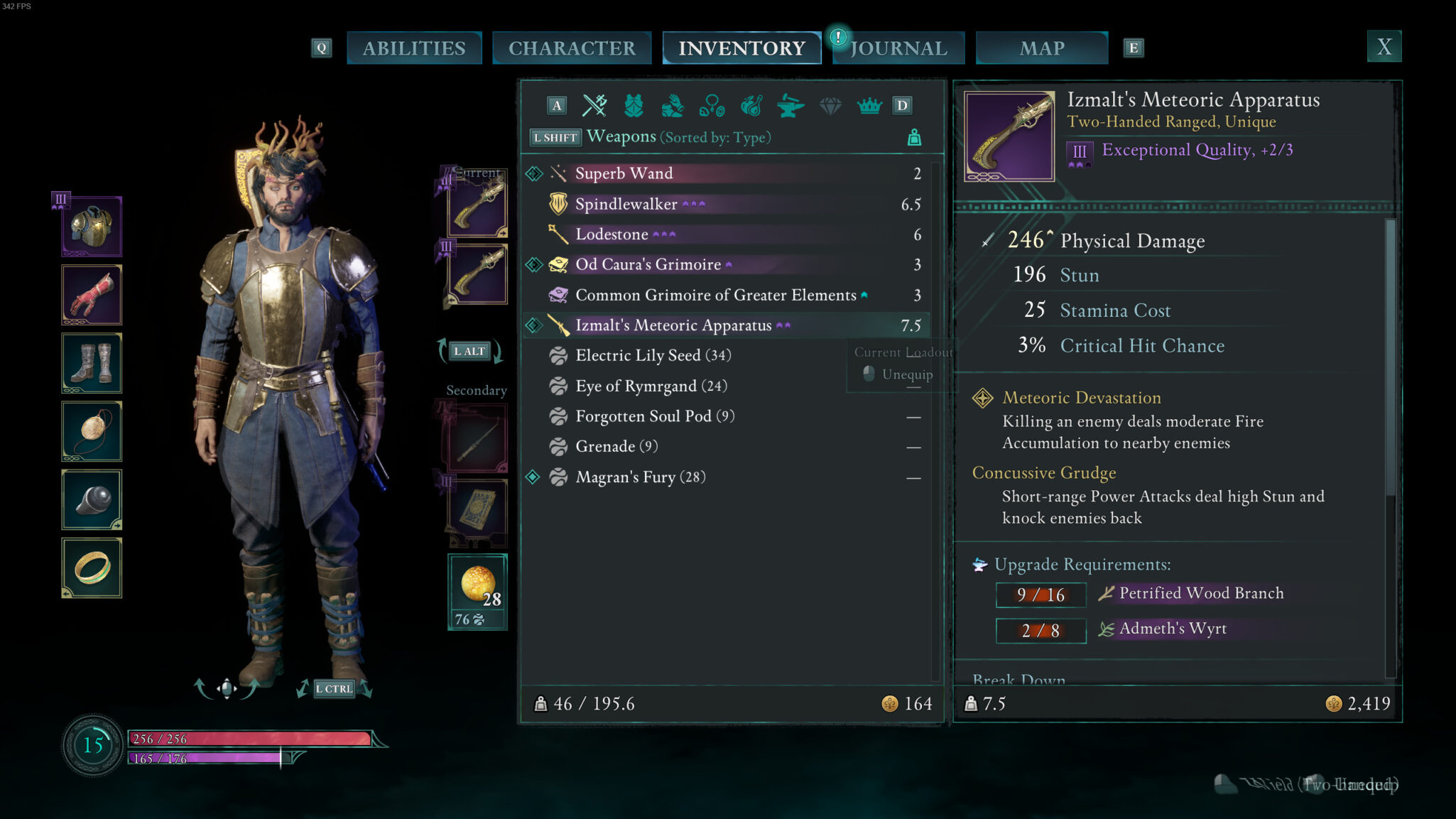
Task: Open the Character tab
Action: [572, 48]
